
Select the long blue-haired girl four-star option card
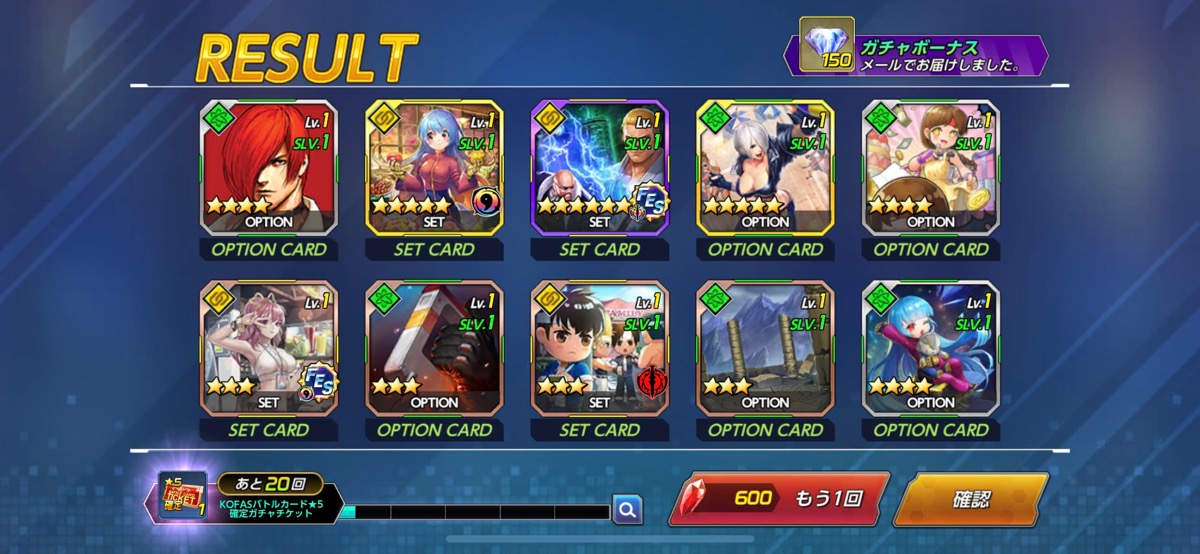coord(931,348)
